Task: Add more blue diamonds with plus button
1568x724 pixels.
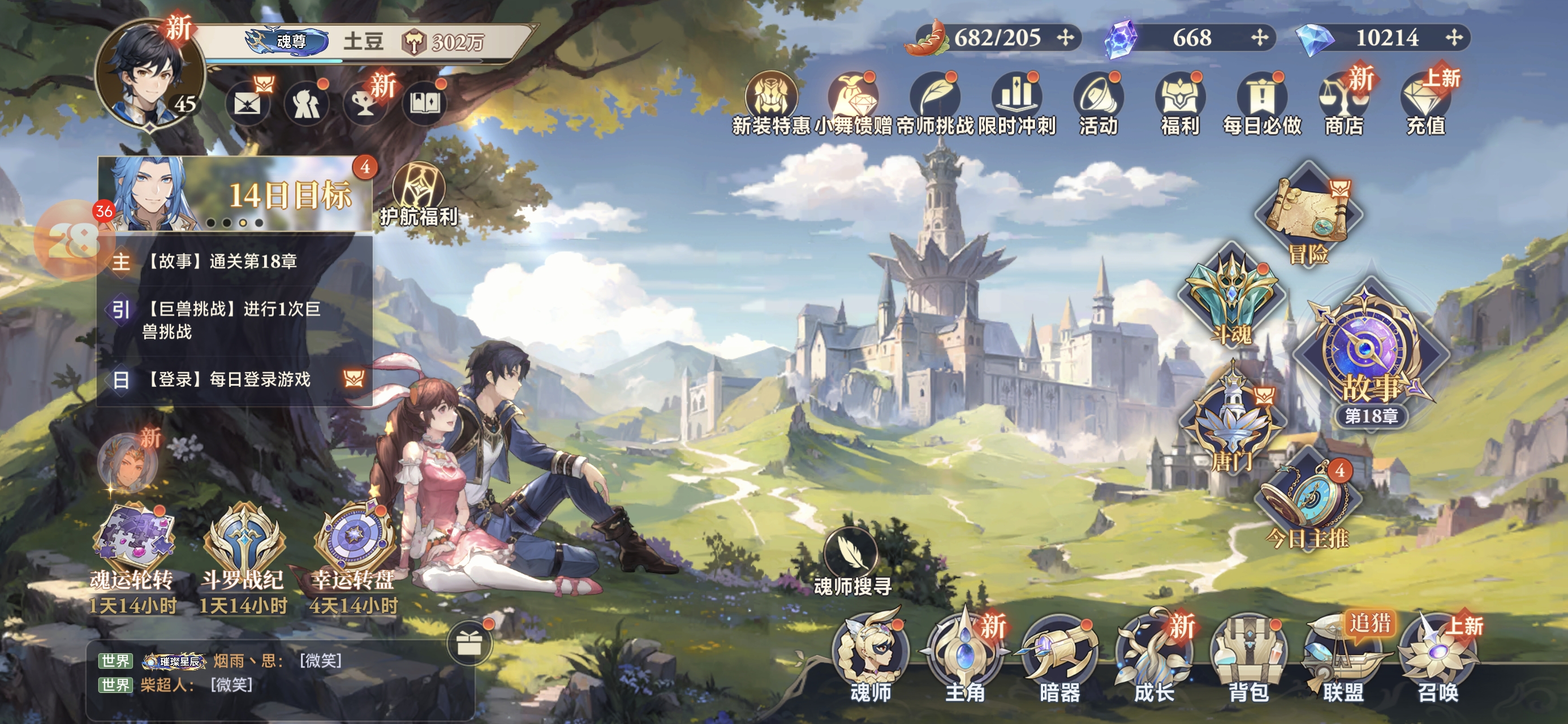Action: [1454, 38]
